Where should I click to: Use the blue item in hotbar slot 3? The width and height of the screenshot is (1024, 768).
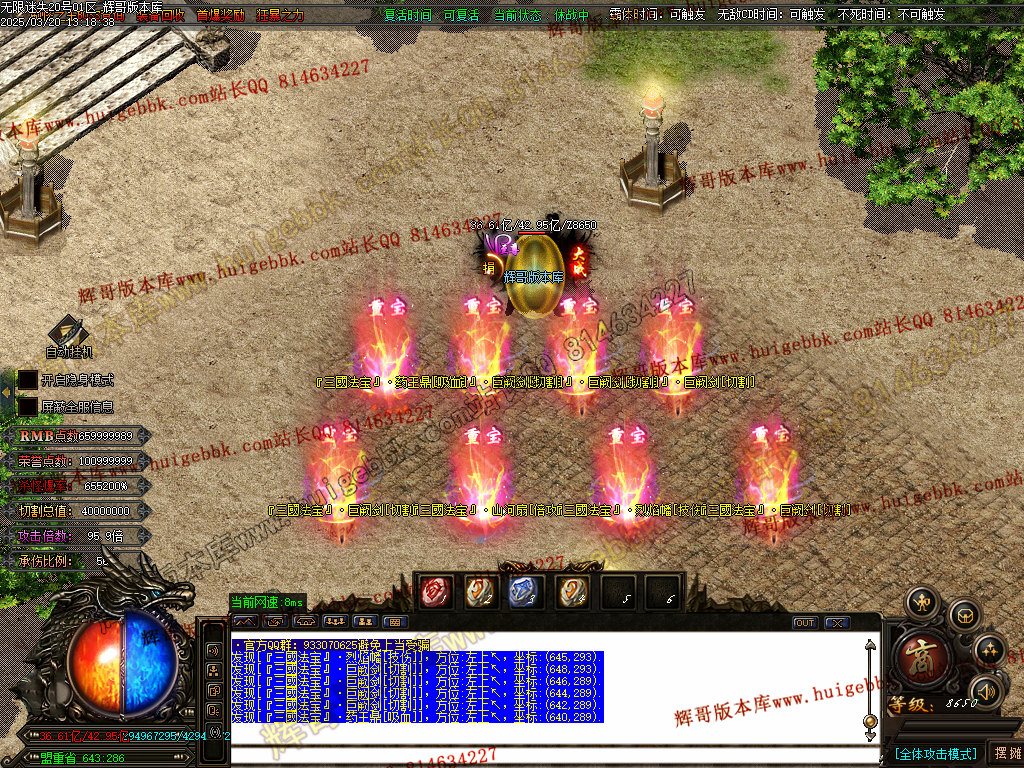(x=526, y=592)
